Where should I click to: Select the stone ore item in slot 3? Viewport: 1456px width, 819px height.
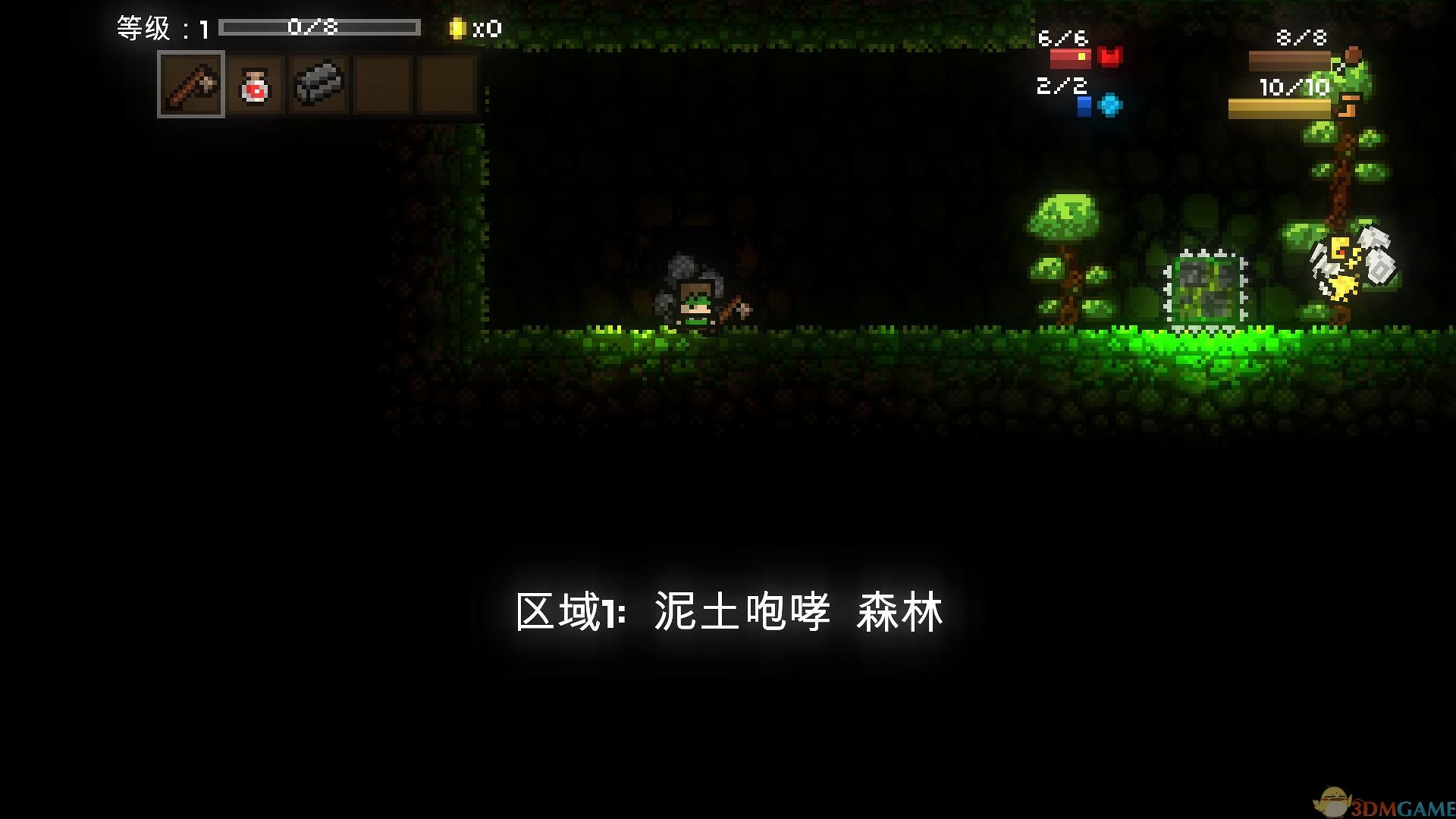[x=319, y=85]
